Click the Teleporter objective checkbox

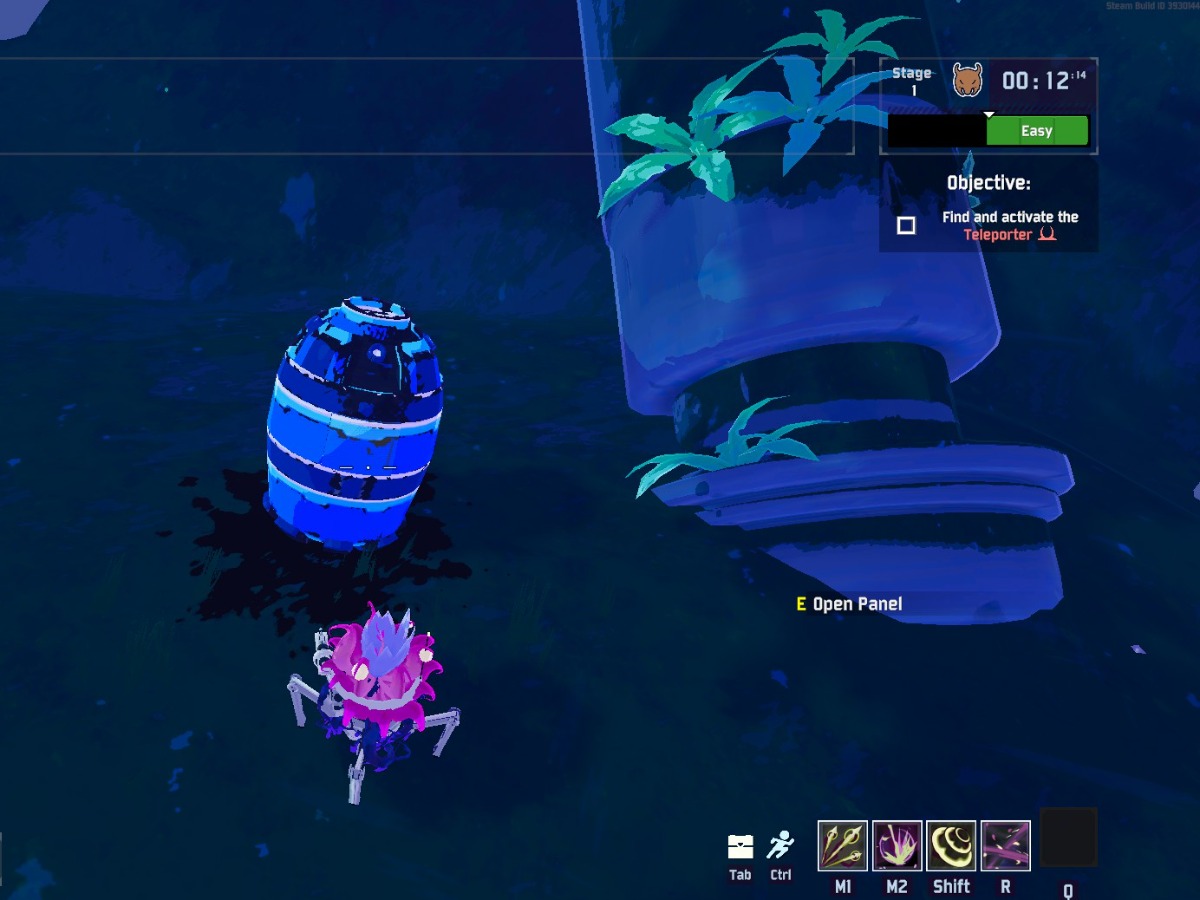click(x=906, y=226)
